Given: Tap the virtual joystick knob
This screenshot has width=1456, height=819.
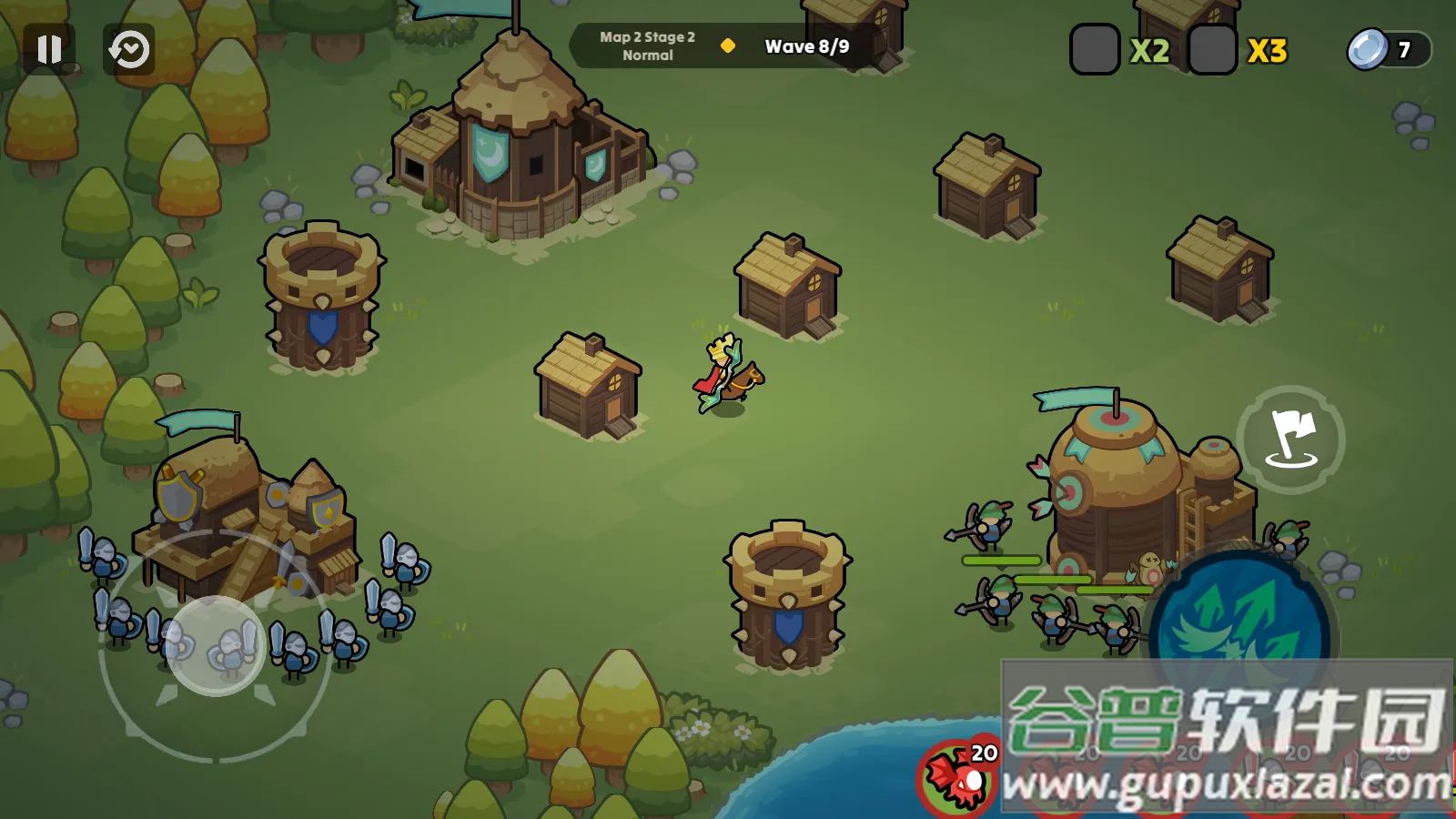Looking at the screenshot, I should coord(216,646).
